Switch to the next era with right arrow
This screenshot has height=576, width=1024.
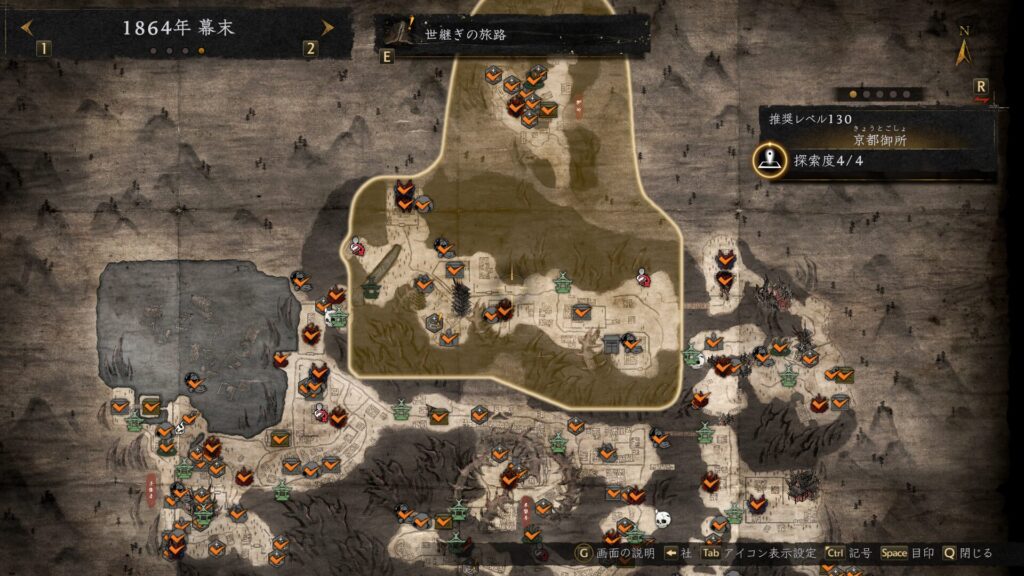tap(327, 28)
